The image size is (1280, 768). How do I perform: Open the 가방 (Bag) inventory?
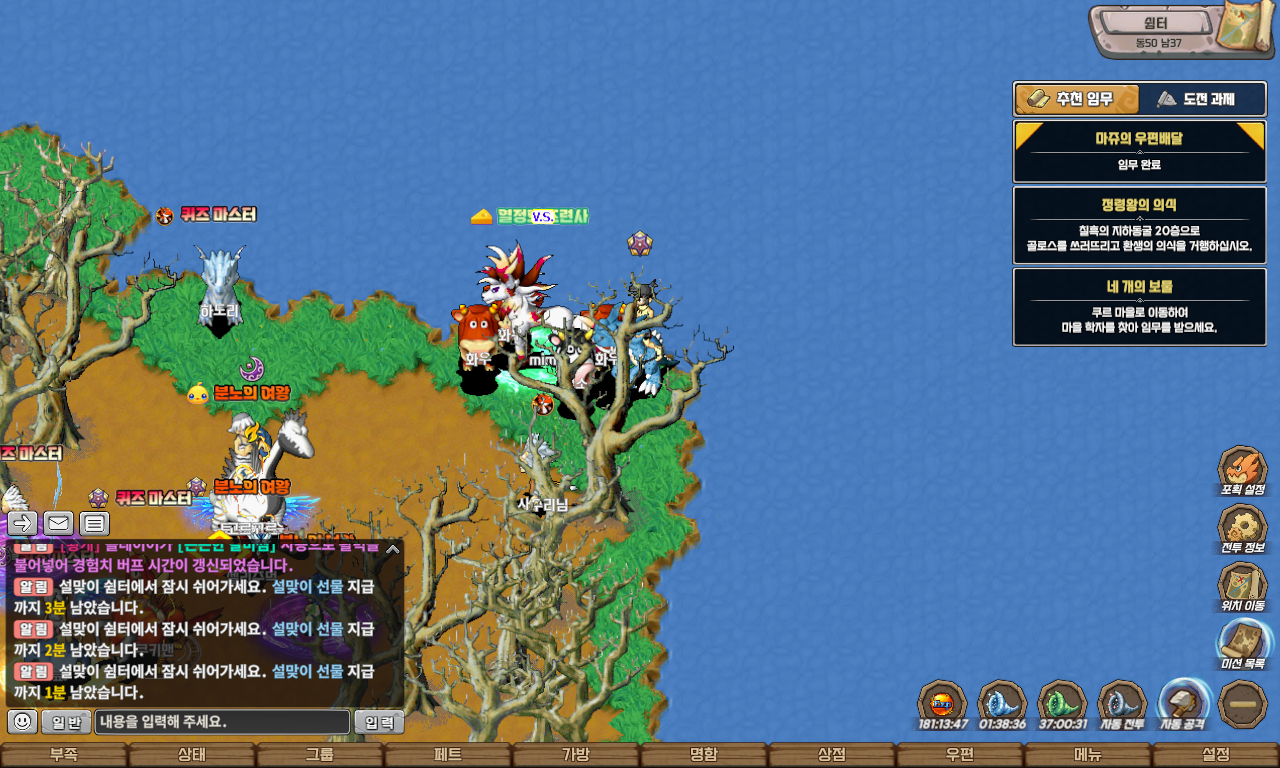pyautogui.click(x=576, y=755)
